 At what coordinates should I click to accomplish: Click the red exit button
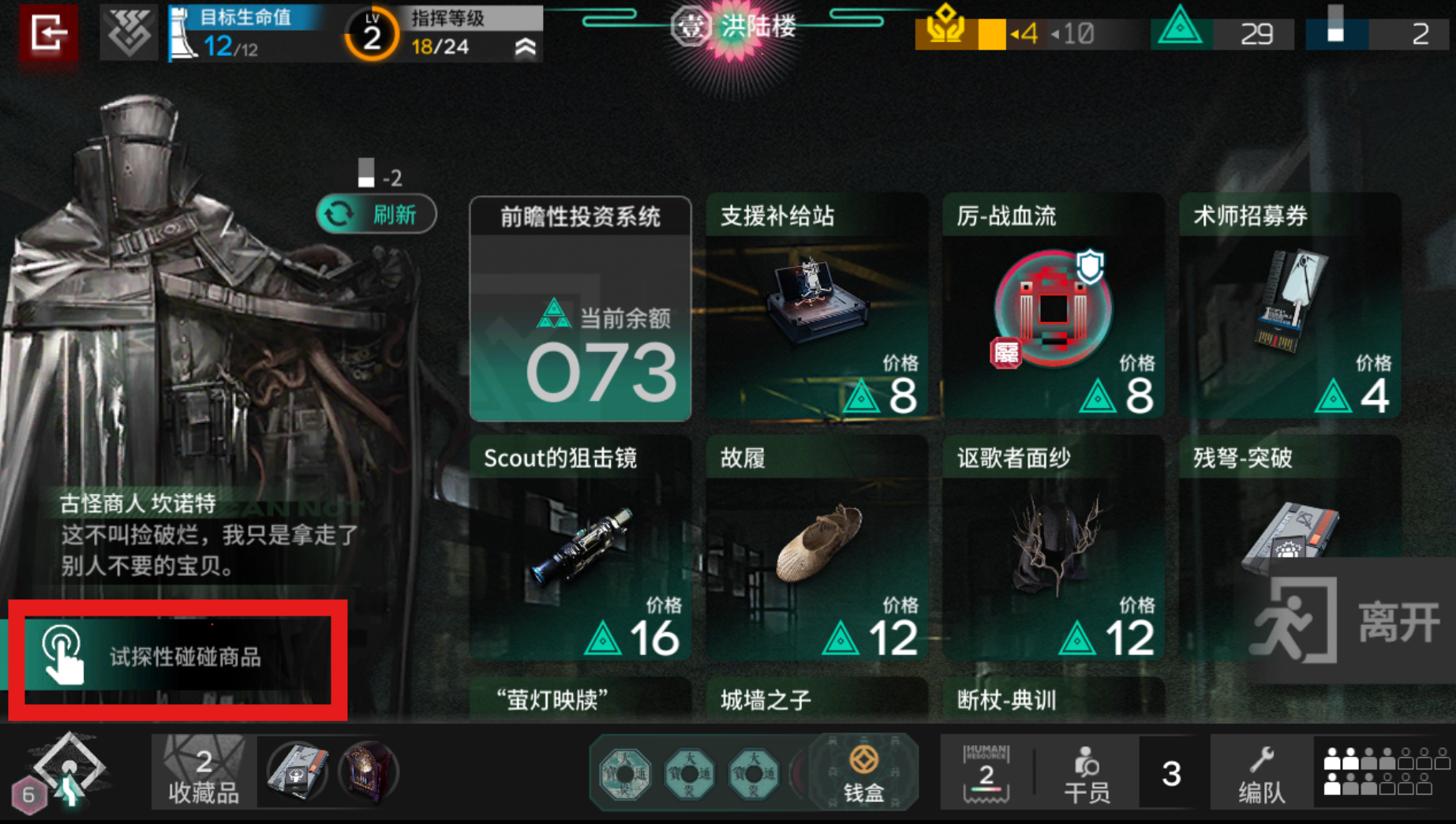pos(48,33)
